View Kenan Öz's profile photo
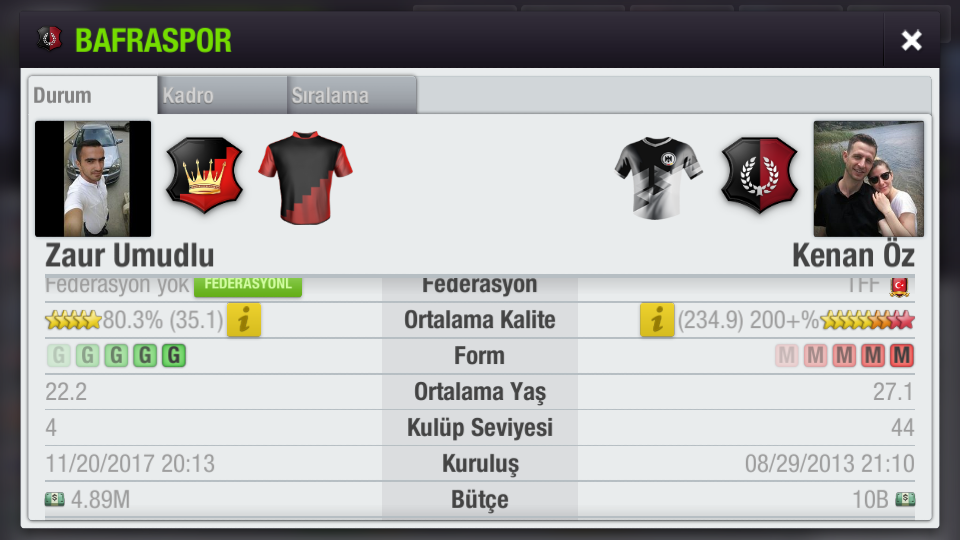 868,179
